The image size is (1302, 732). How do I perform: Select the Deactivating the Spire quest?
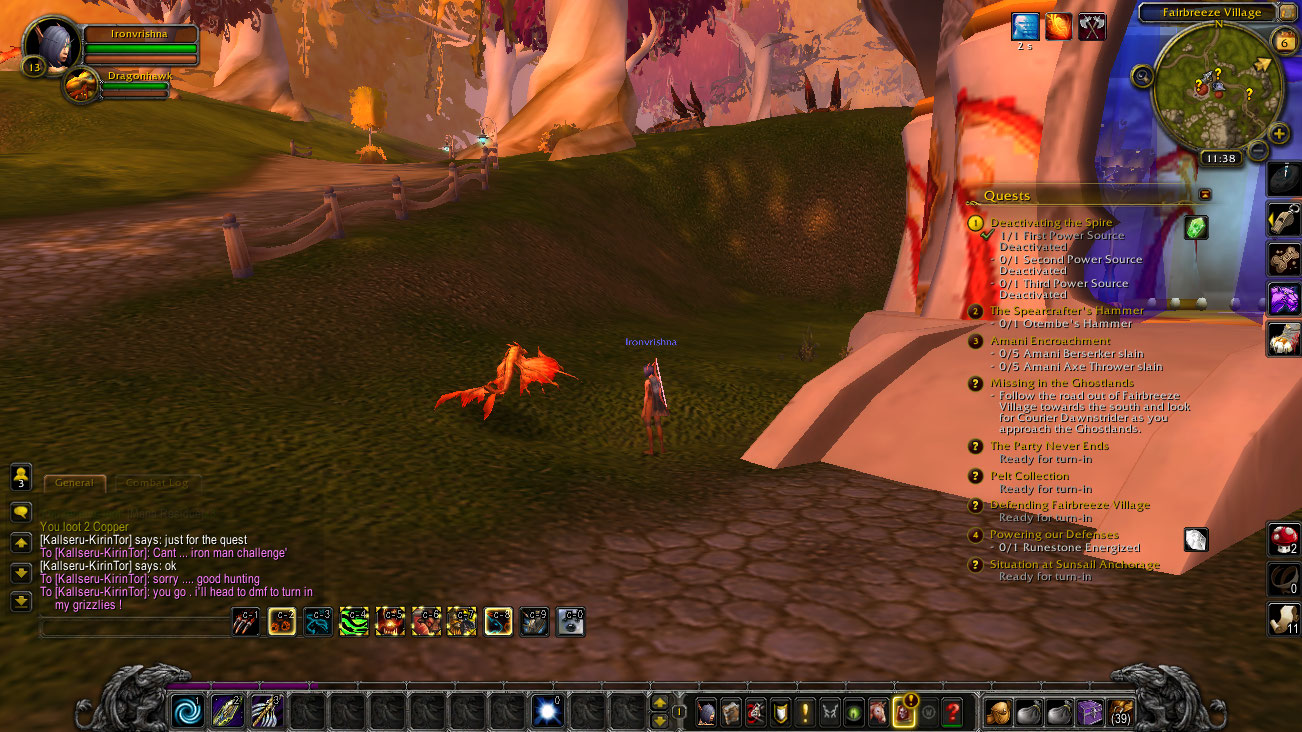point(1051,223)
